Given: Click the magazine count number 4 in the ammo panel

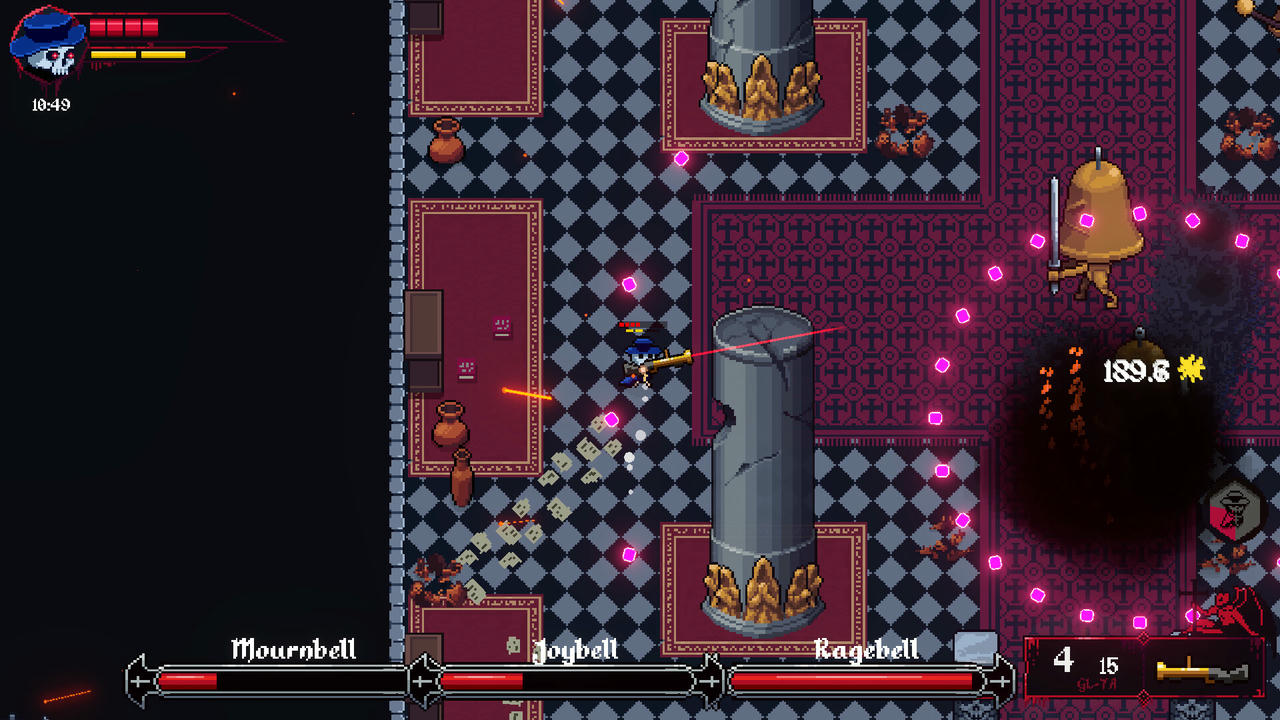Looking at the screenshot, I should (1064, 661).
